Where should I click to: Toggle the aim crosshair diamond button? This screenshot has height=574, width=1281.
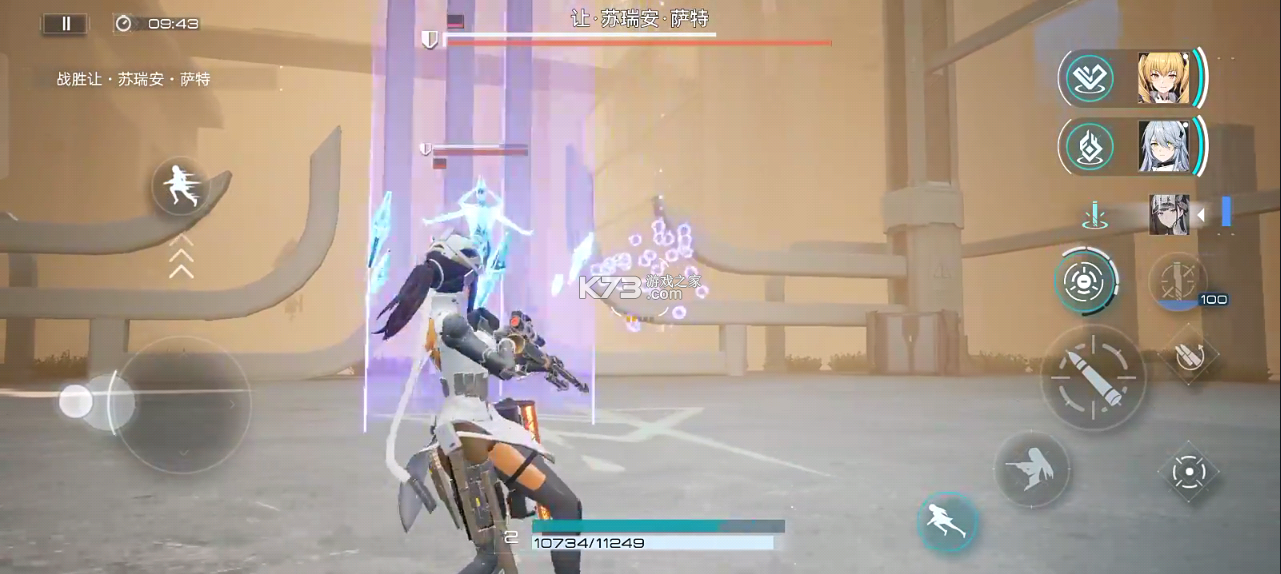(1188, 471)
